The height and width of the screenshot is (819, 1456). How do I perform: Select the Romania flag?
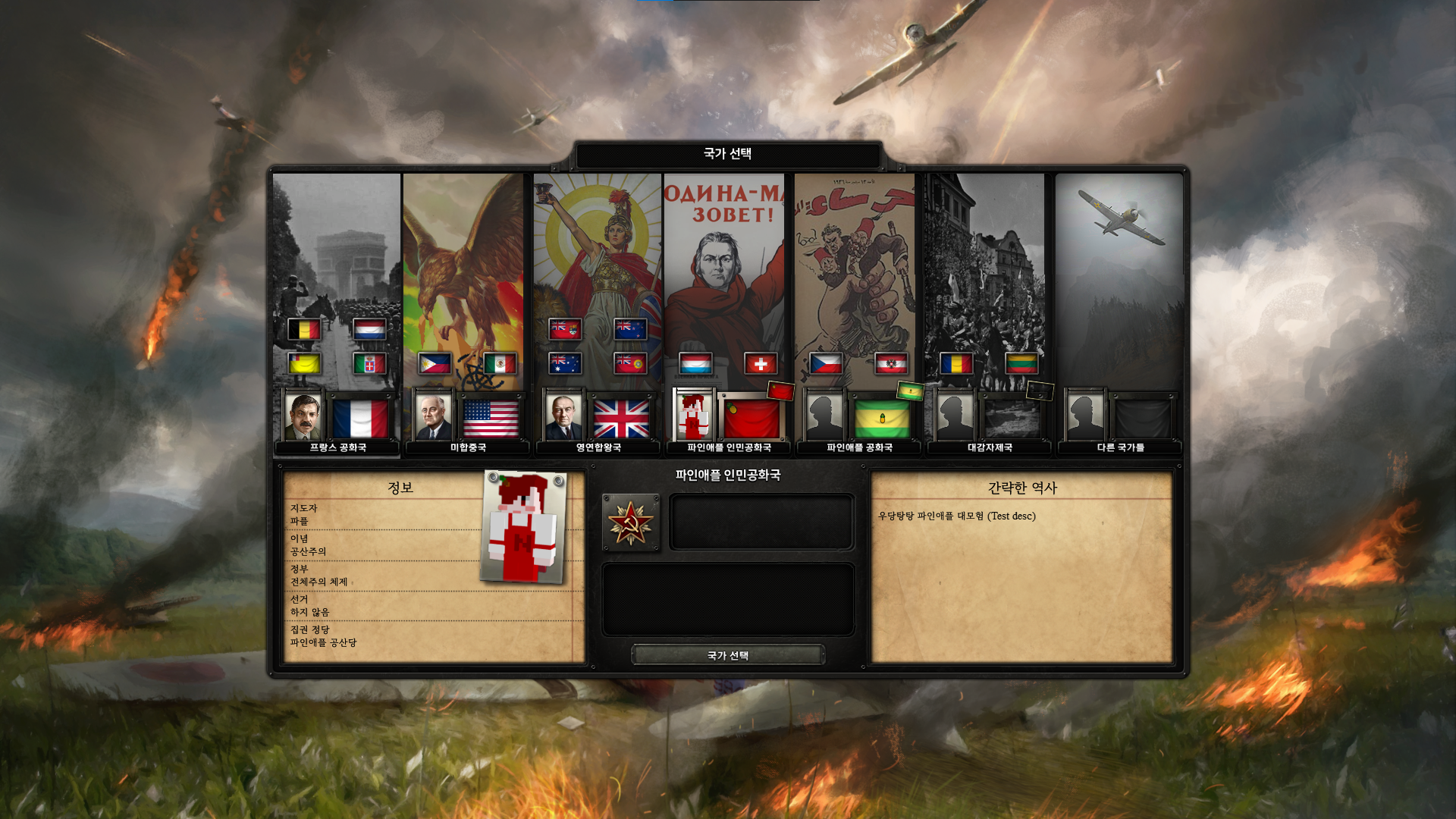click(x=956, y=364)
